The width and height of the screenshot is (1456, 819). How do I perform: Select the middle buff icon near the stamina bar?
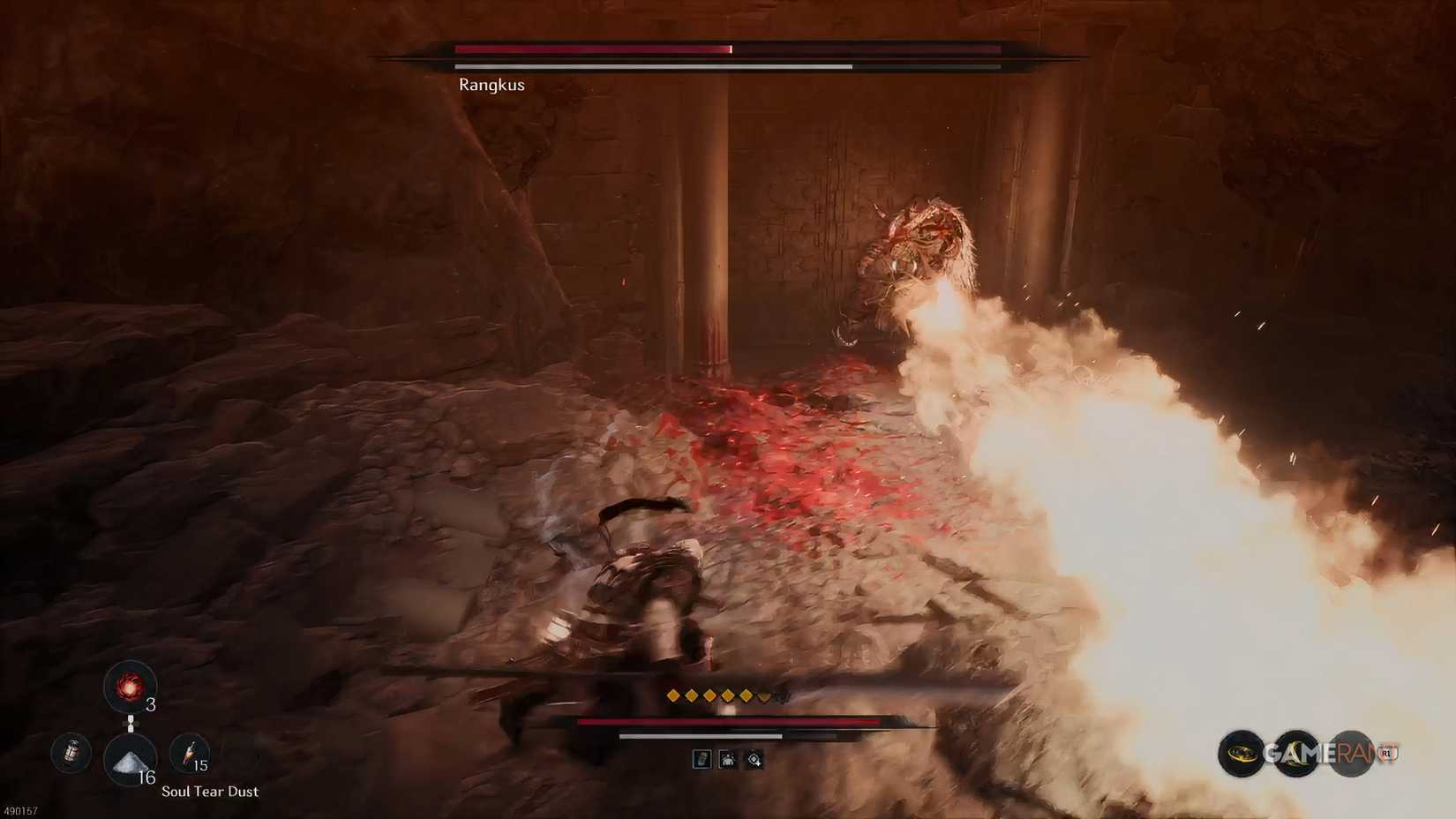727,760
